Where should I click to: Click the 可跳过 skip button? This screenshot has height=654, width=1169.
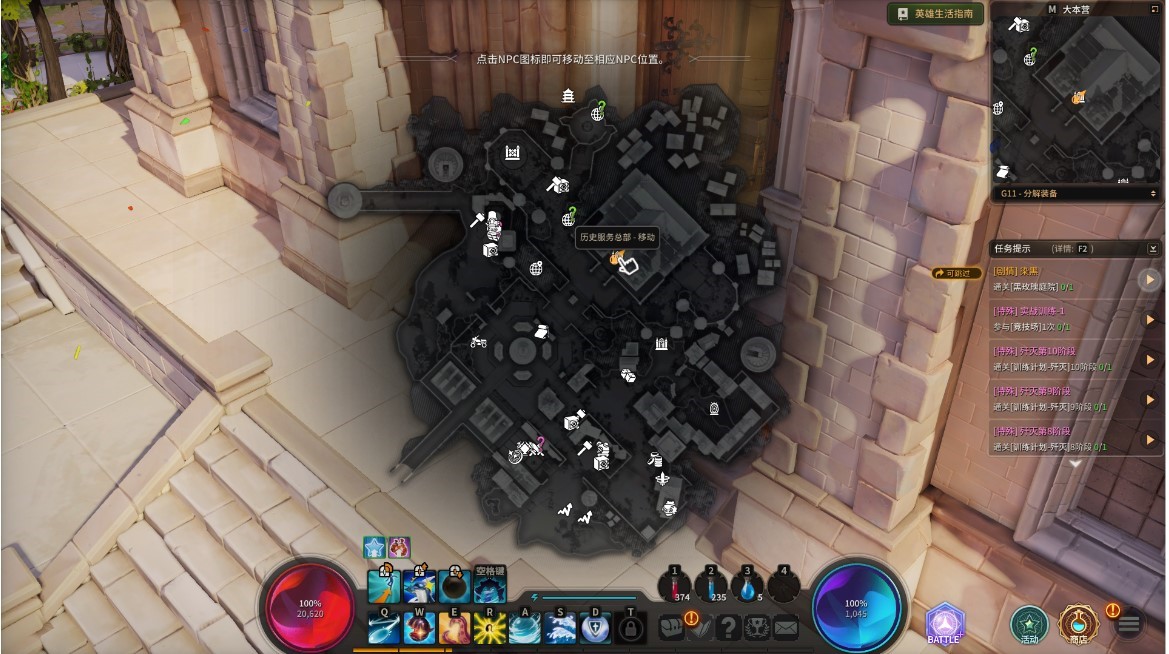click(957, 273)
